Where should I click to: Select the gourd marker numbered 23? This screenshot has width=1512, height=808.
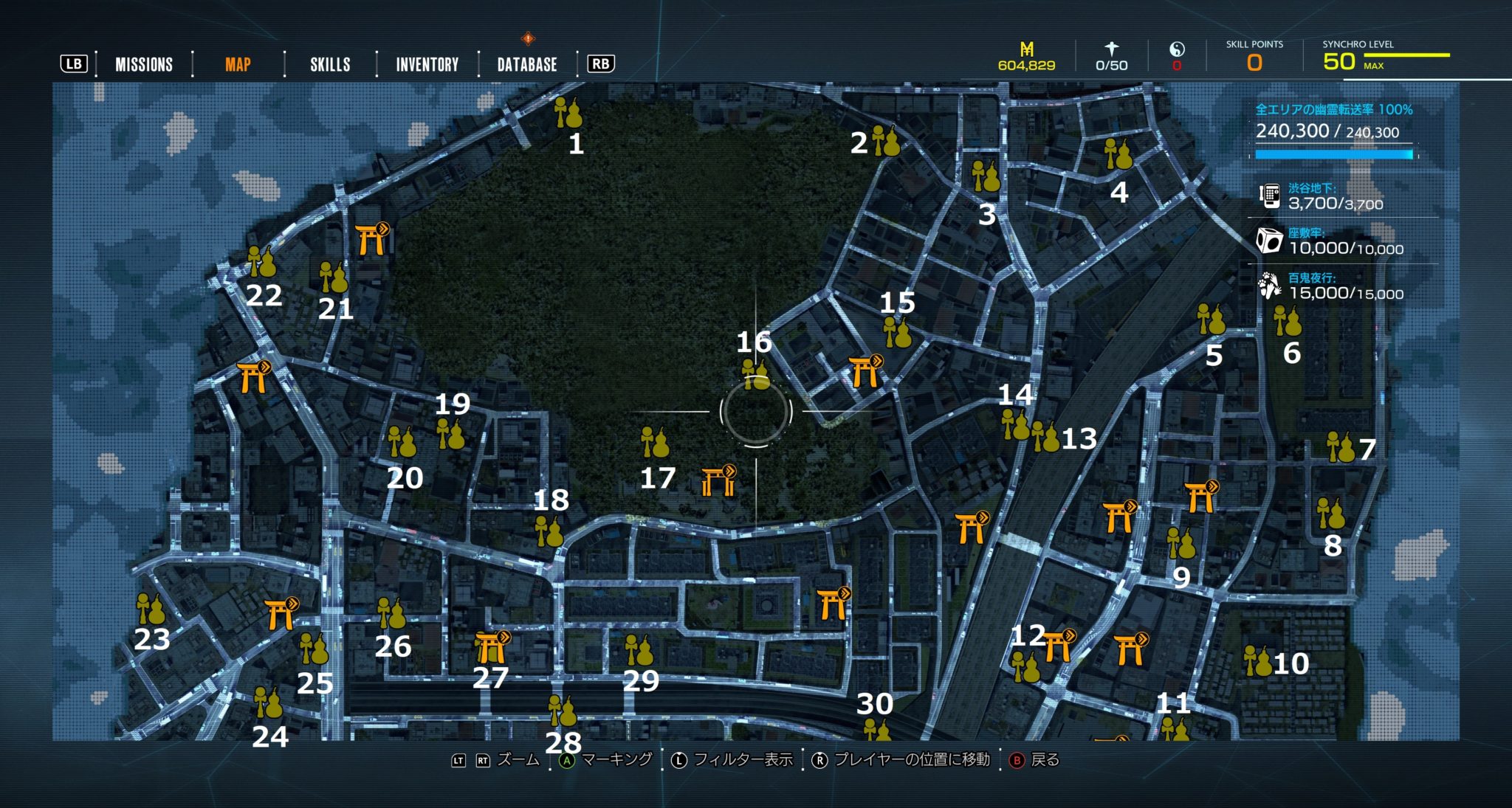click(151, 610)
